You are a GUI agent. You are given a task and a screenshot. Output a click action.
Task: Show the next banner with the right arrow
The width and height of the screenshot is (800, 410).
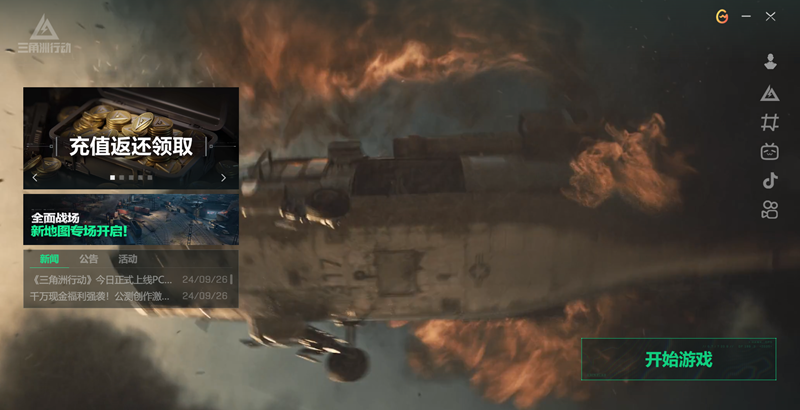pos(223,178)
